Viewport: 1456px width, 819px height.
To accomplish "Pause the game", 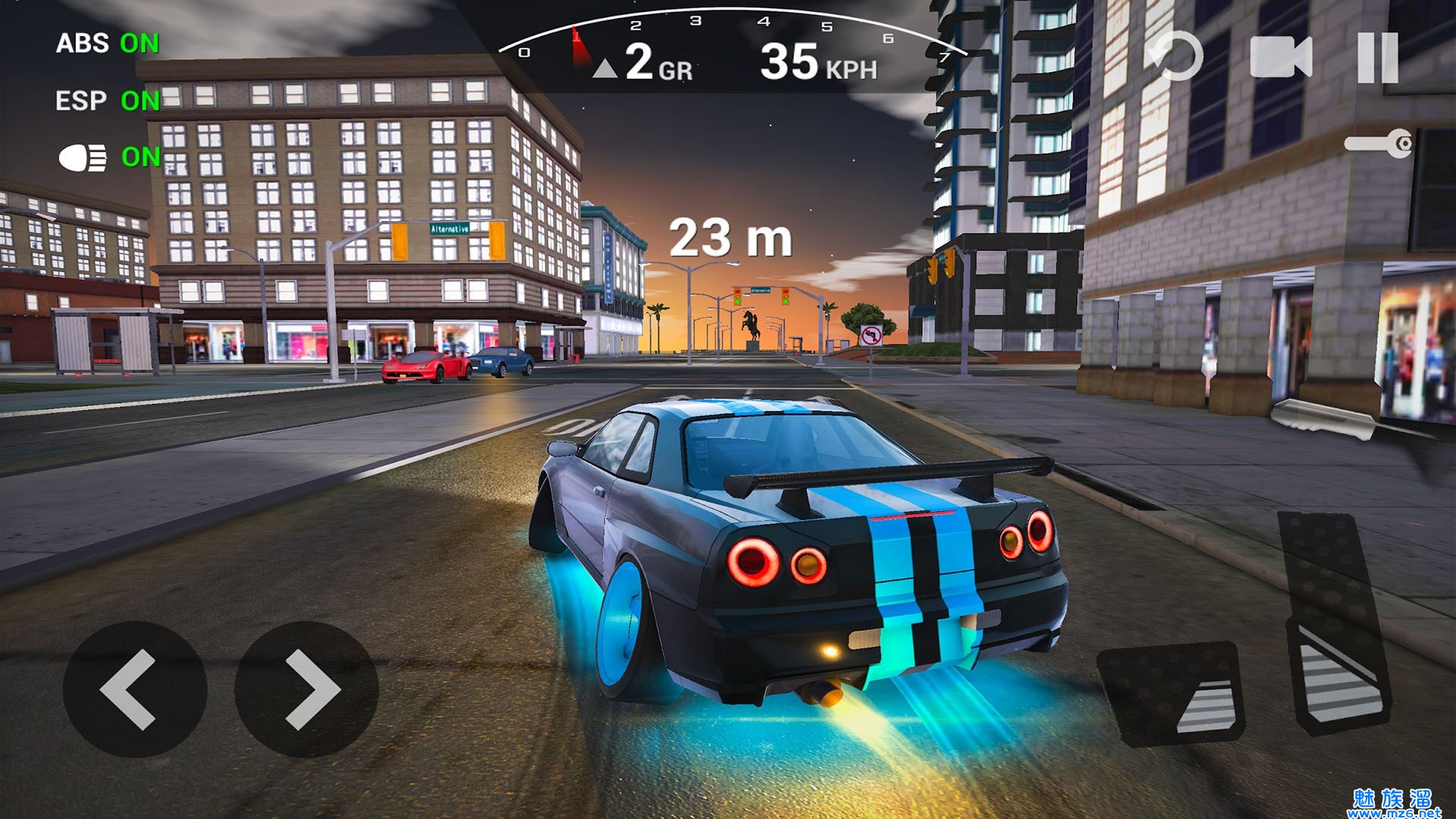I will click(1377, 58).
